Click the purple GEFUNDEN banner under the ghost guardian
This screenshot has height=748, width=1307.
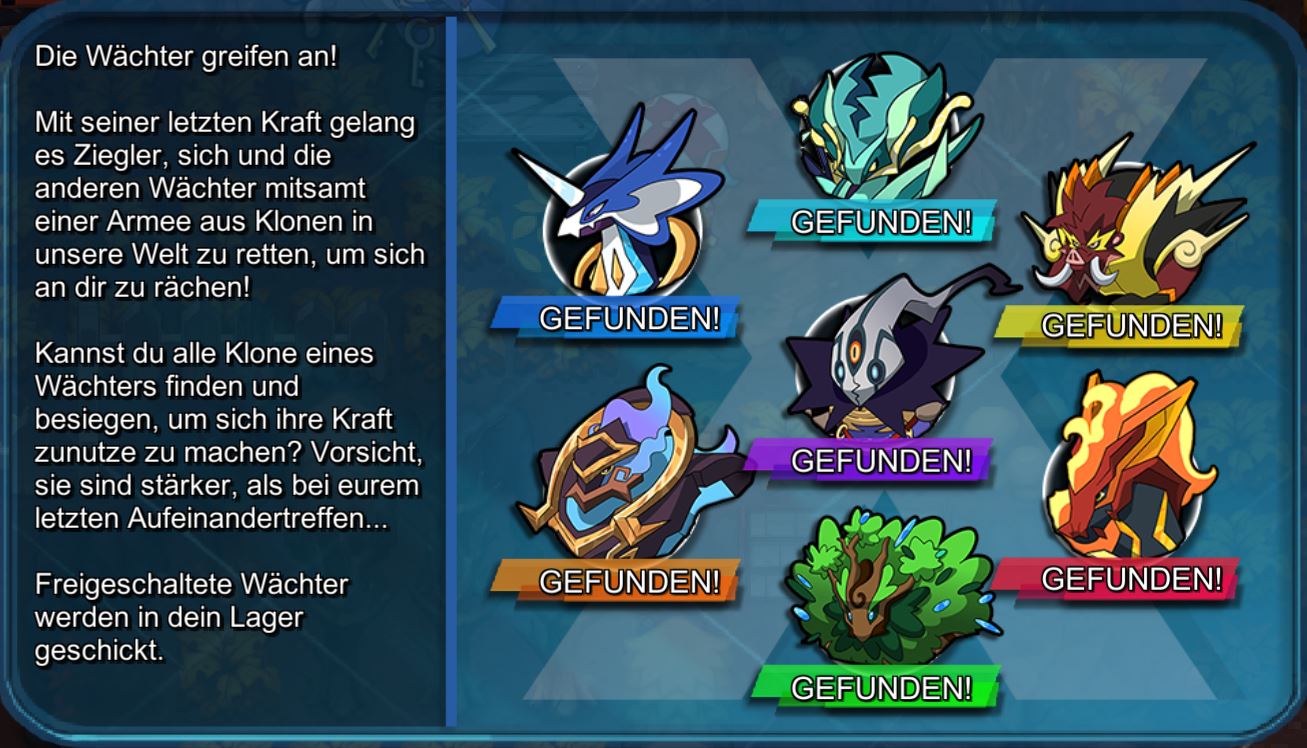coord(880,462)
